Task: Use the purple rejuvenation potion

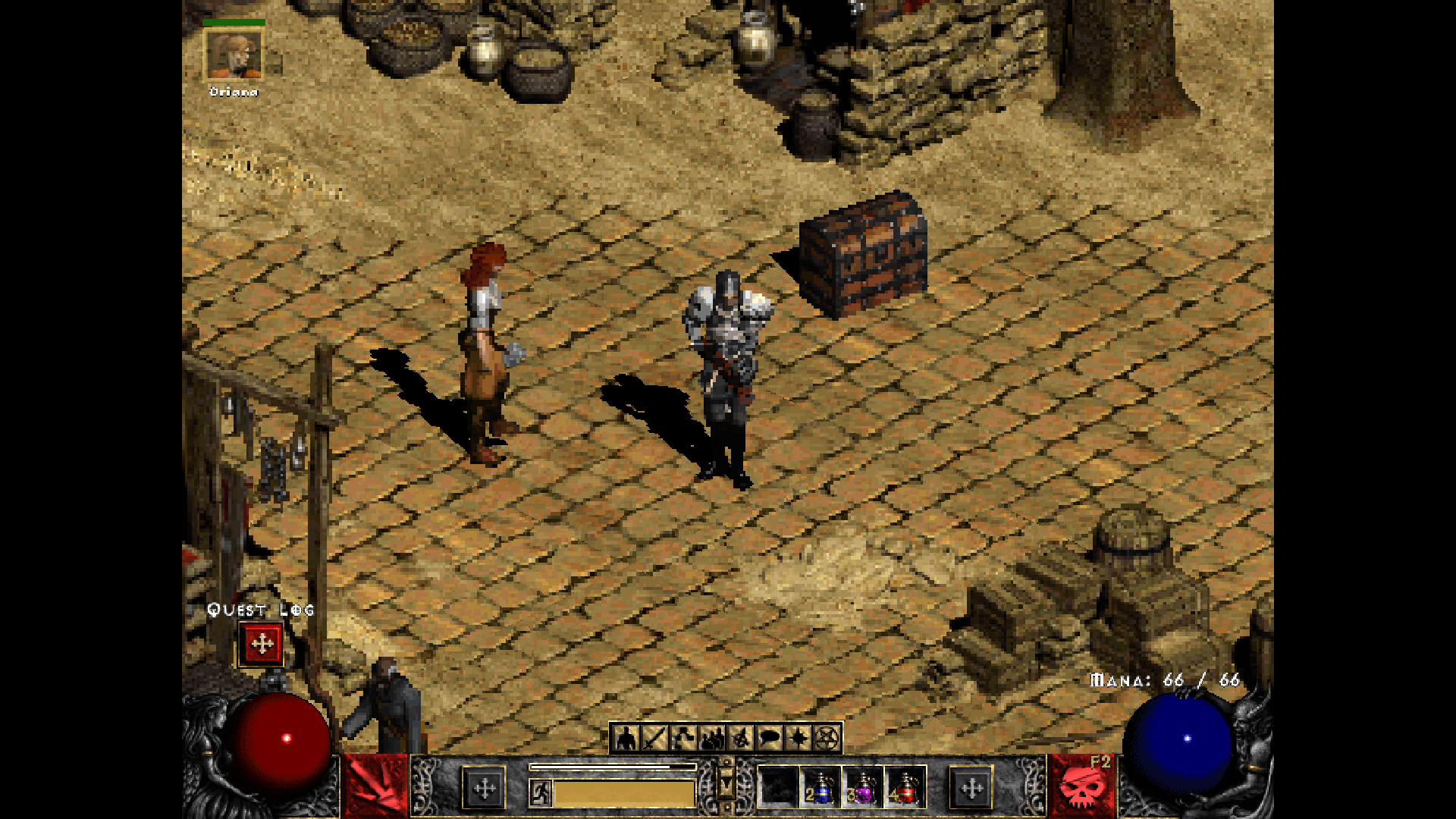Action: pyautogui.click(x=863, y=789)
